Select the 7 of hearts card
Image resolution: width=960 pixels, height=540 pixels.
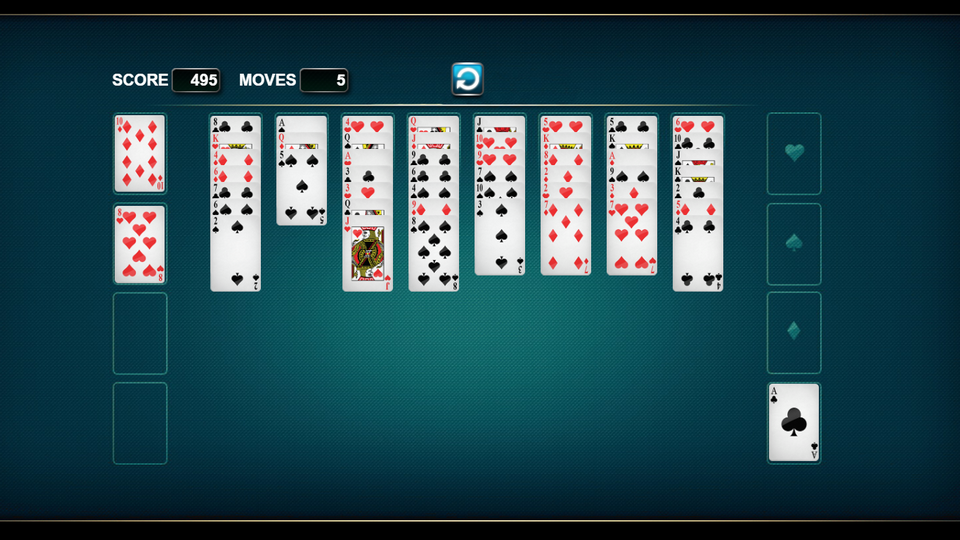tap(631, 240)
